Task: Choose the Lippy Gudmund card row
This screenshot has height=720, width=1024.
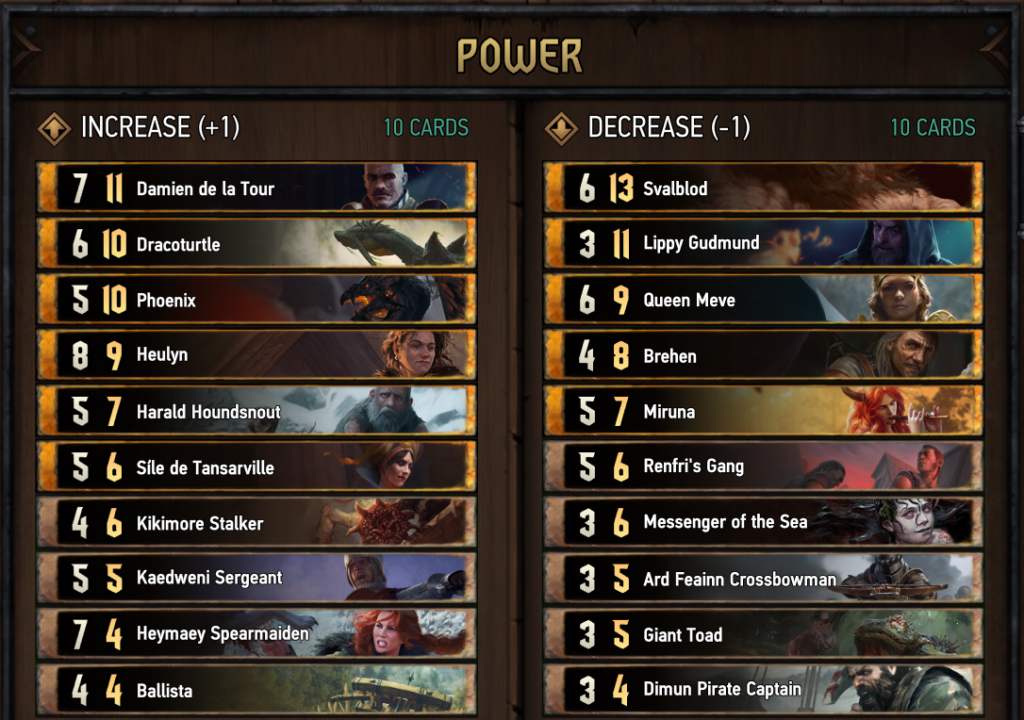Action: [763, 243]
